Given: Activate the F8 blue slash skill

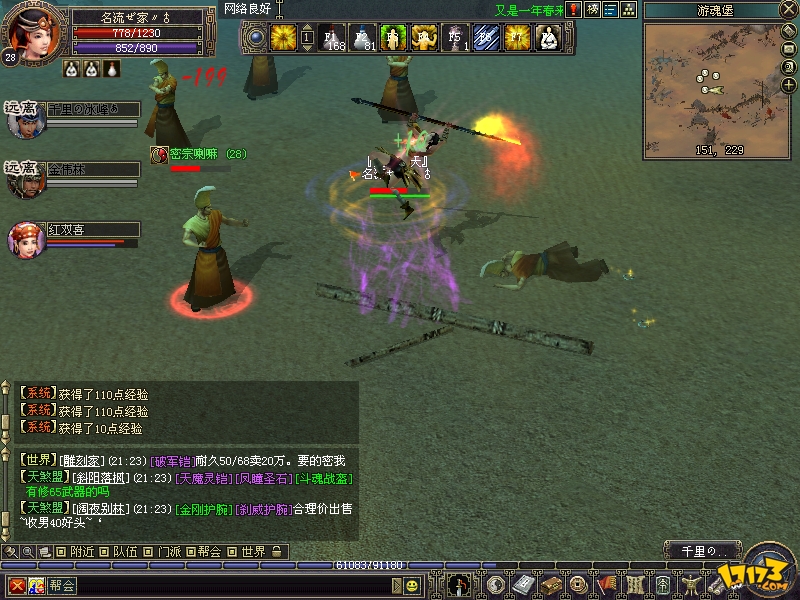Looking at the screenshot, I should tap(487, 38).
